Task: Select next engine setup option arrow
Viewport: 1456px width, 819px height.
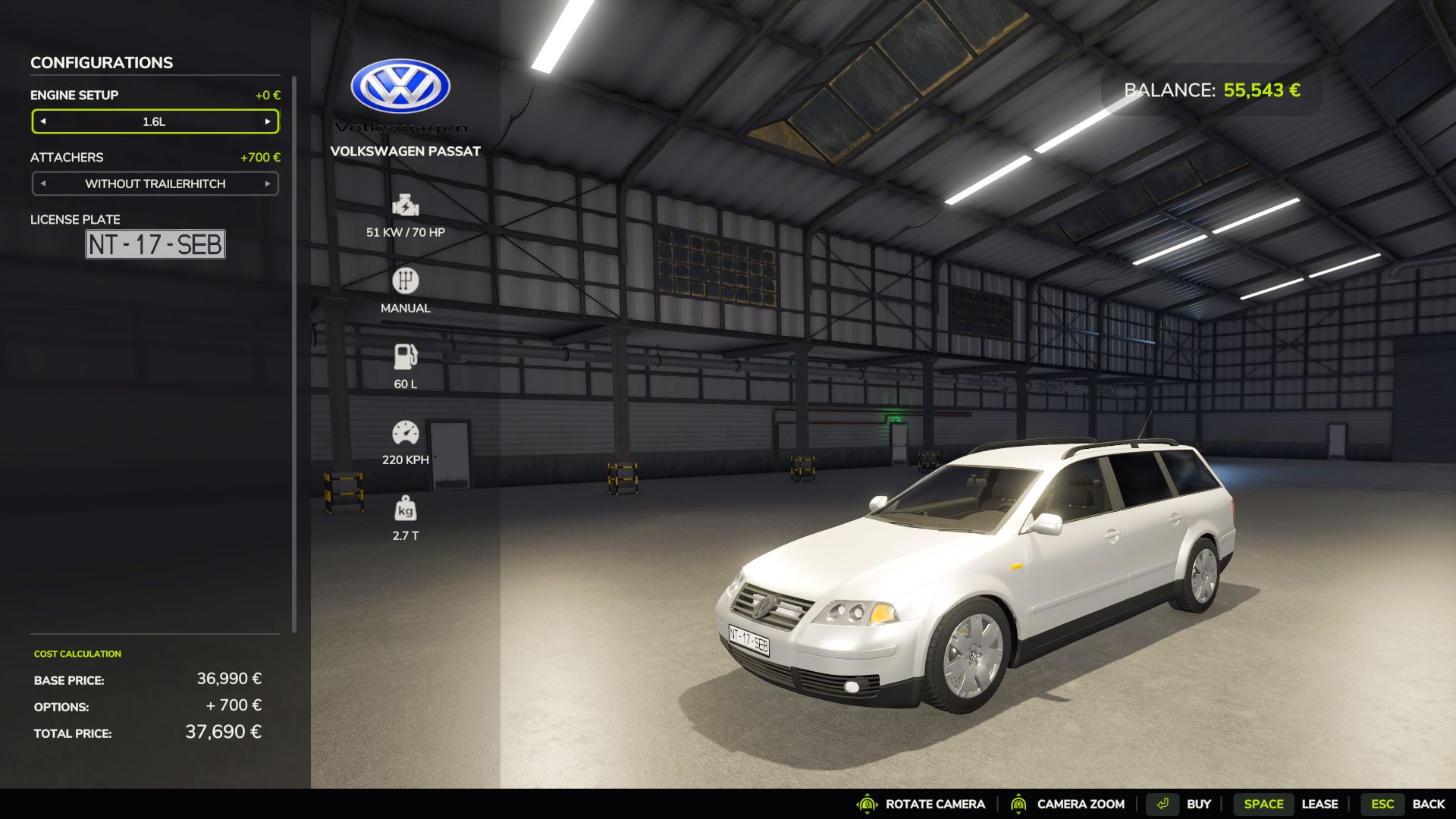Action: coord(268,121)
